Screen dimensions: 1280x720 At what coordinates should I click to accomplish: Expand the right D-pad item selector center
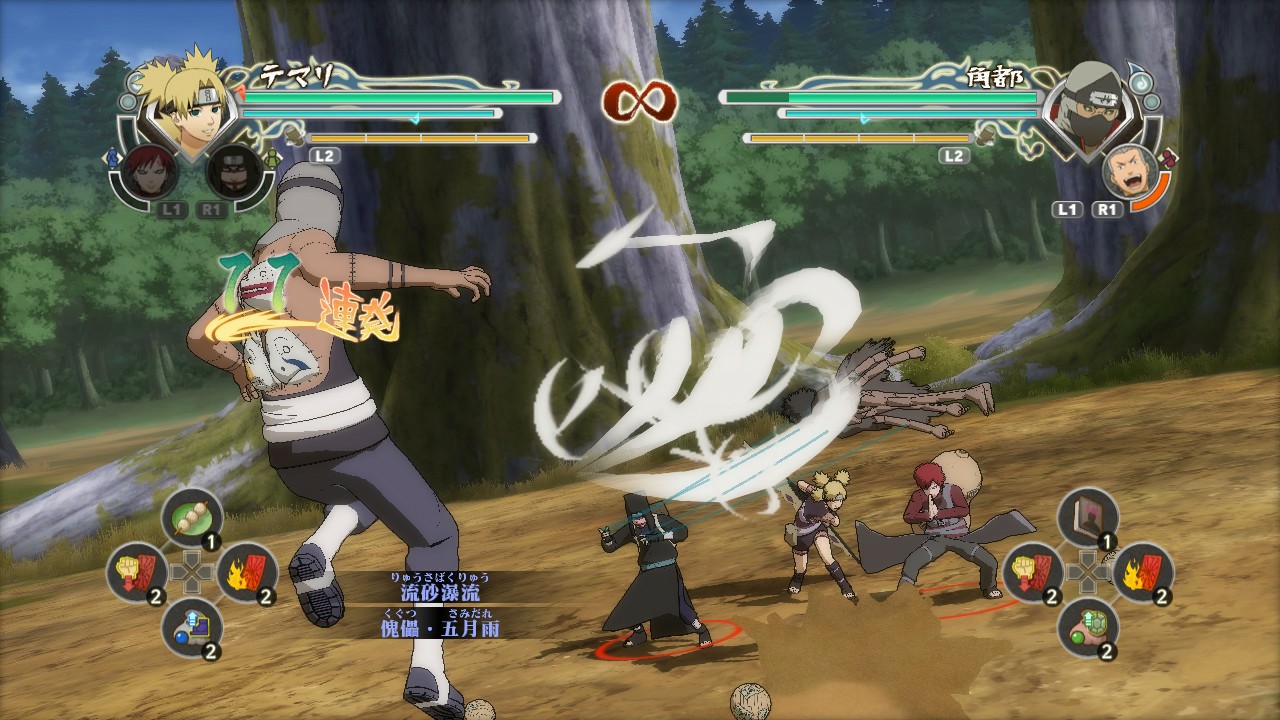[1090, 572]
